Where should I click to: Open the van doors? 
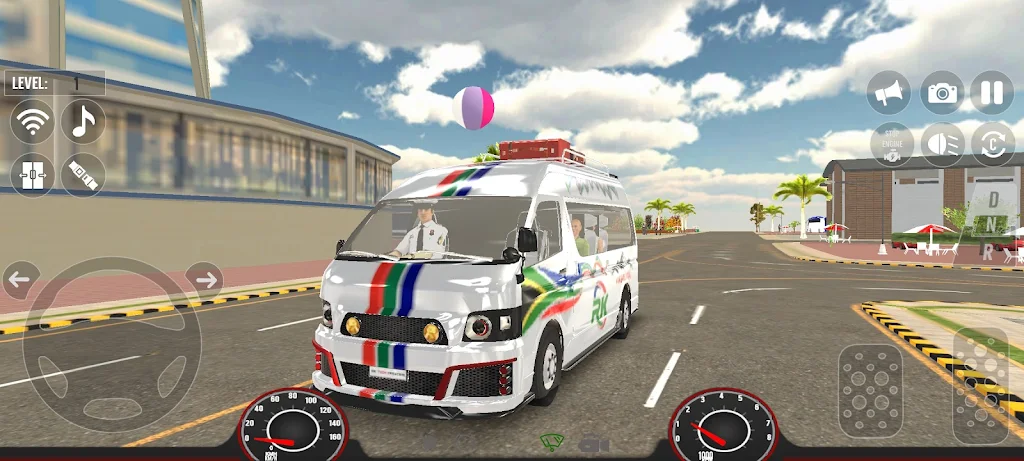pos(32,174)
